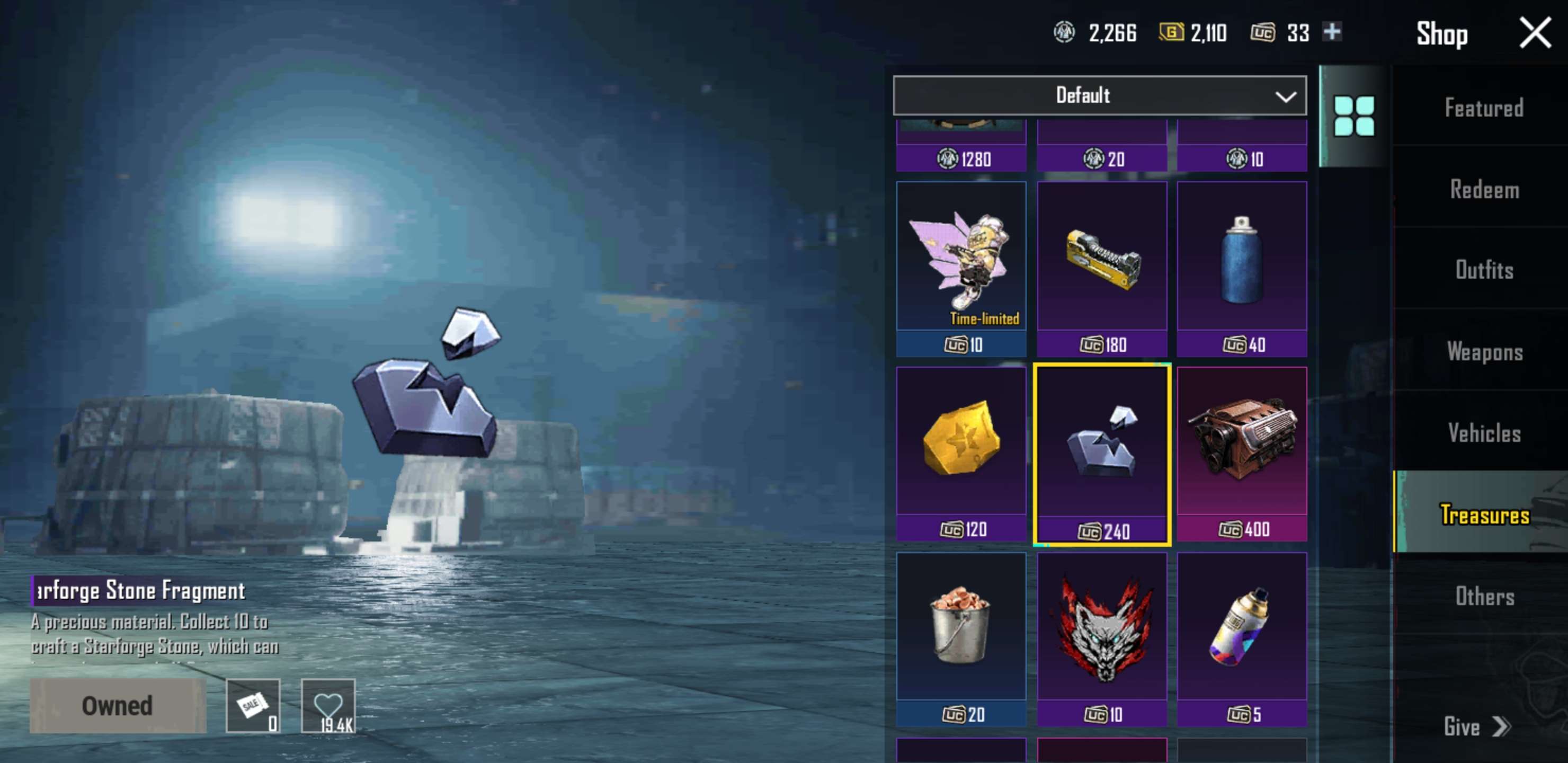Viewport: 1568px width, 763px height.
Task: Toggle the heart to favorite the fragment
Action: click(327, 705)
